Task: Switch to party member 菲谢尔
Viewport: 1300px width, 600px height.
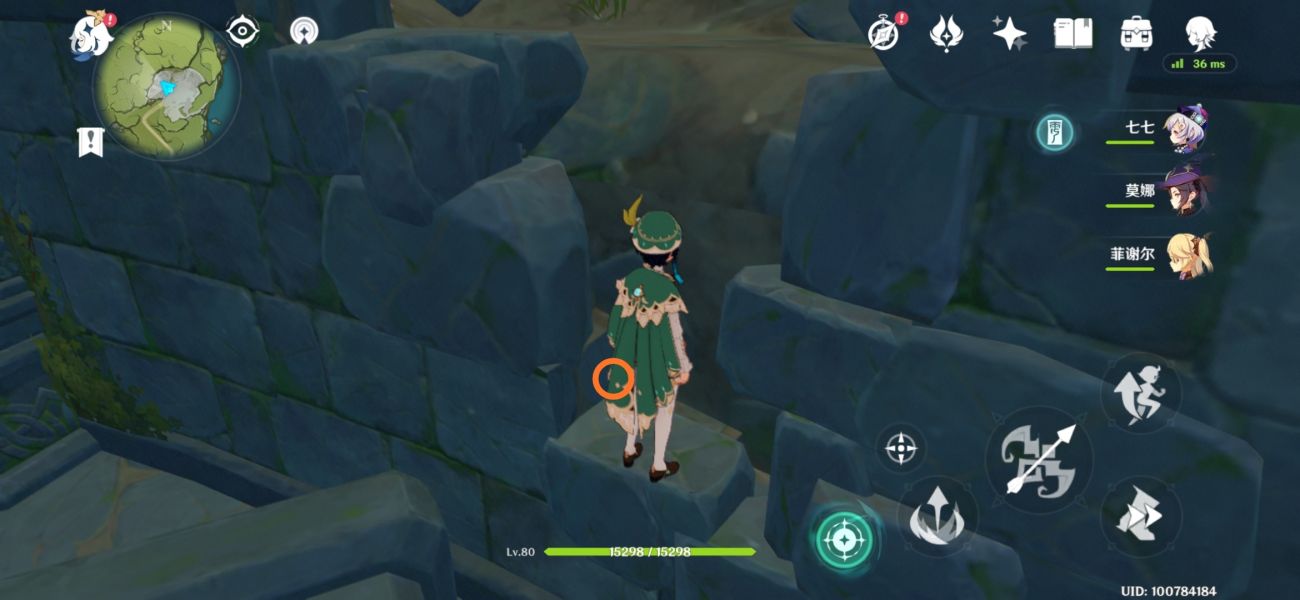Action: point(1186,254)
